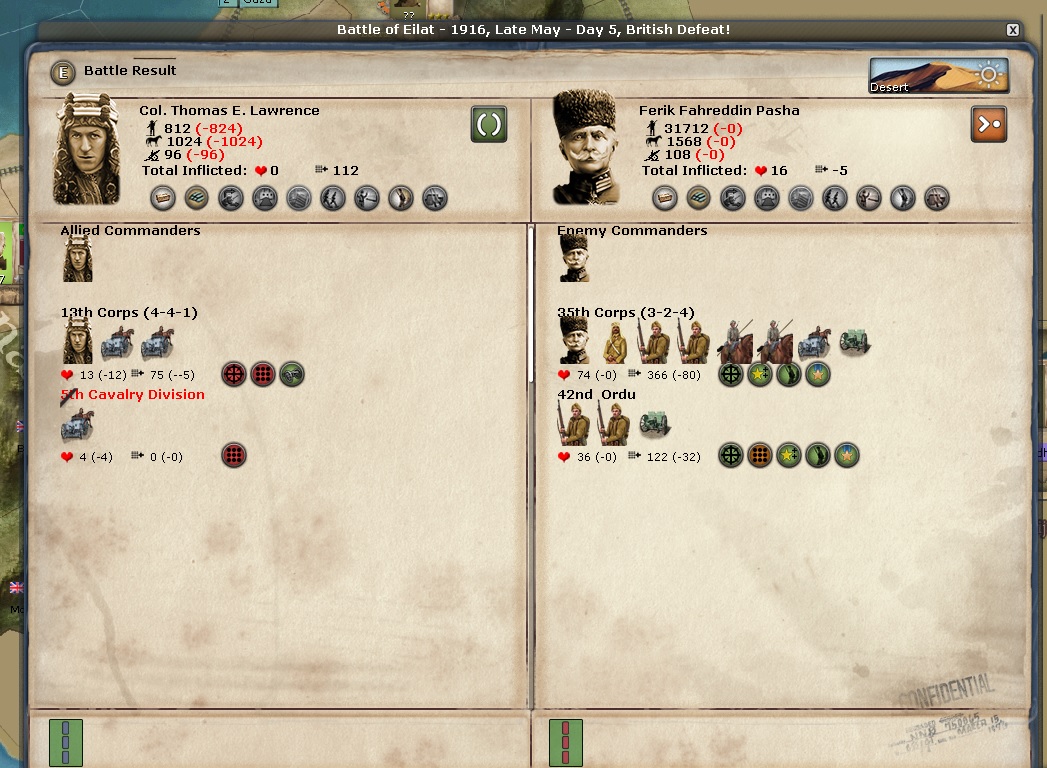Open the 35th Corps entry

625,313
